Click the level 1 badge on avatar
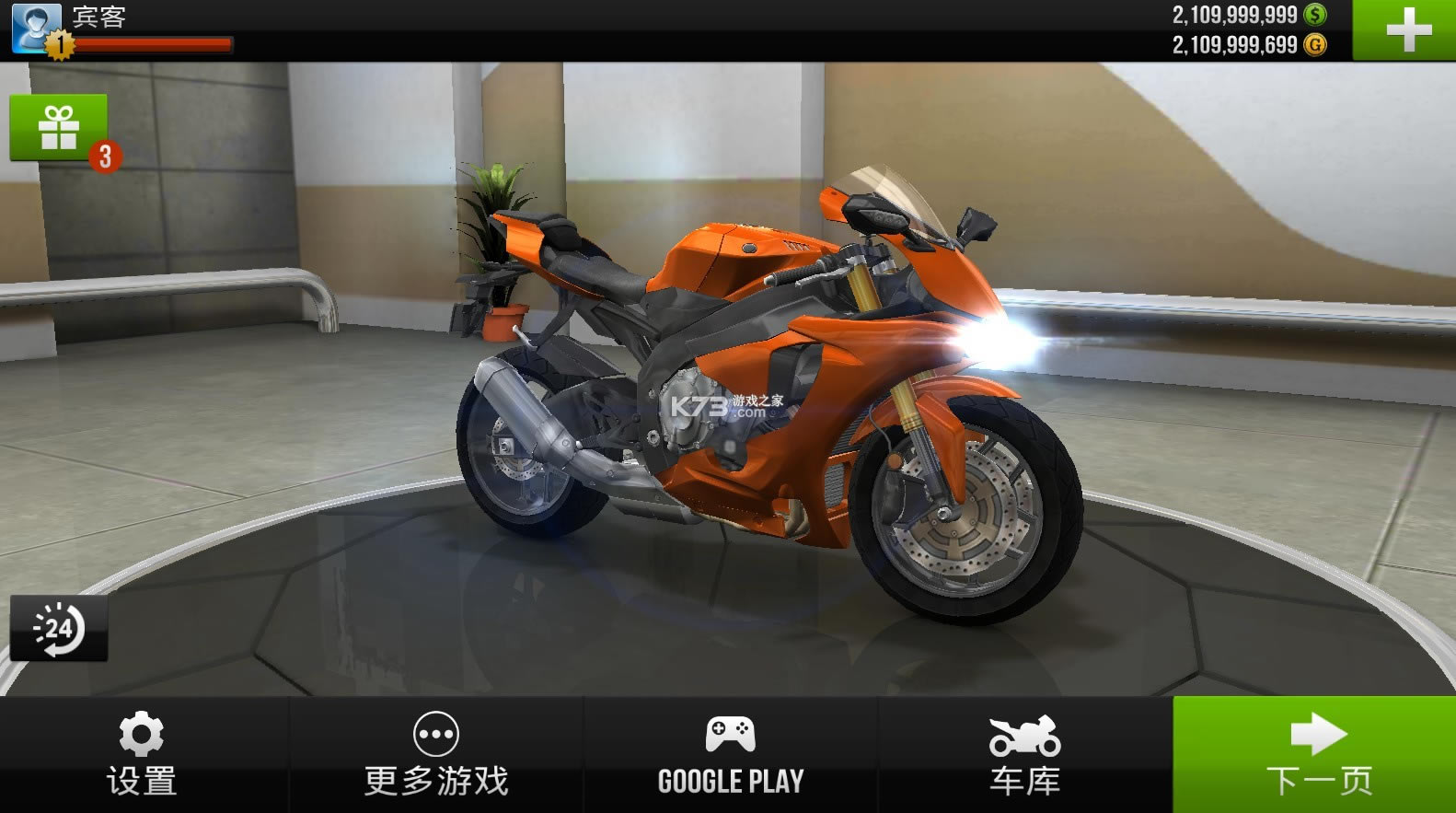This screenshot has width=1456, height=813. 61,43
